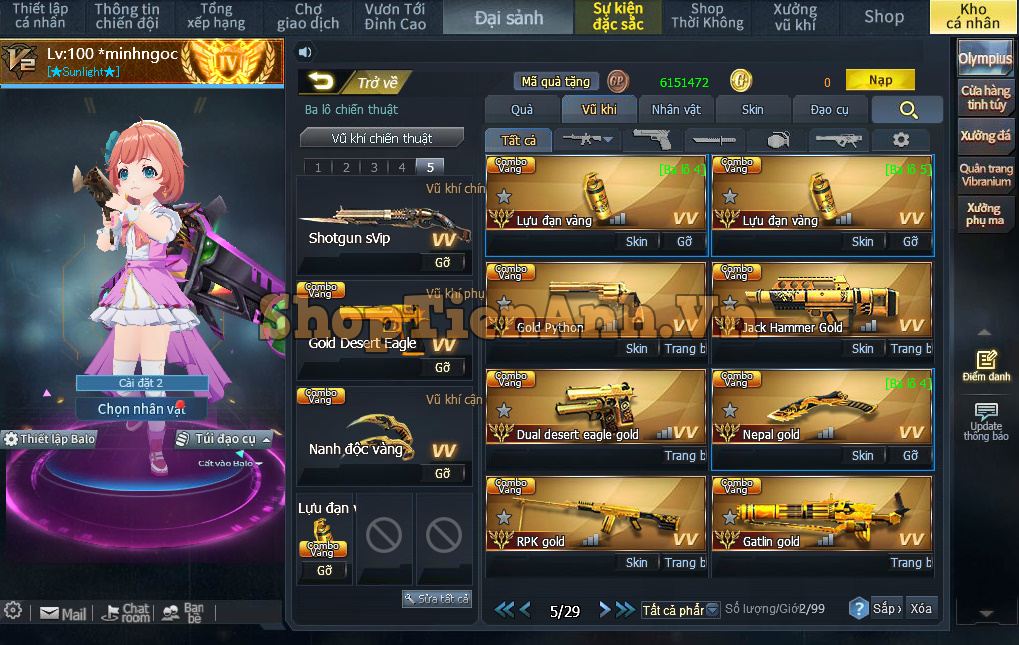Select backpack slot number 3
Image resolution: width=1019 pixels, height=645 pixels.
374,168
